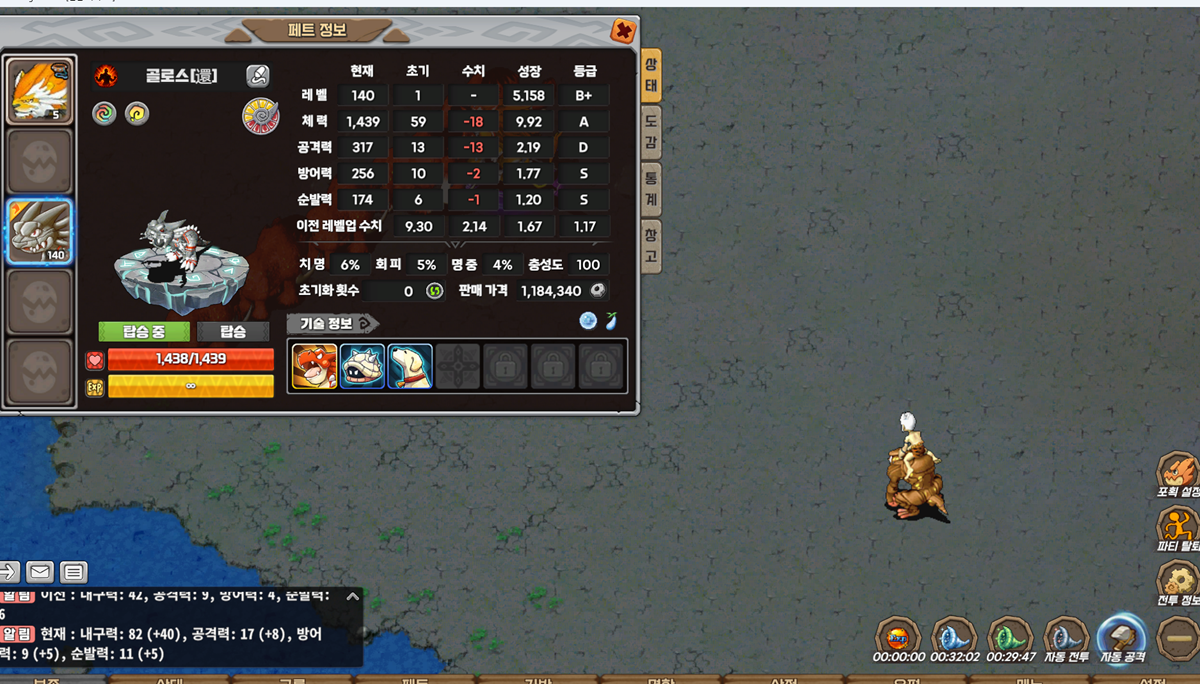Click the green reset count refresh button

coord(434,291)
